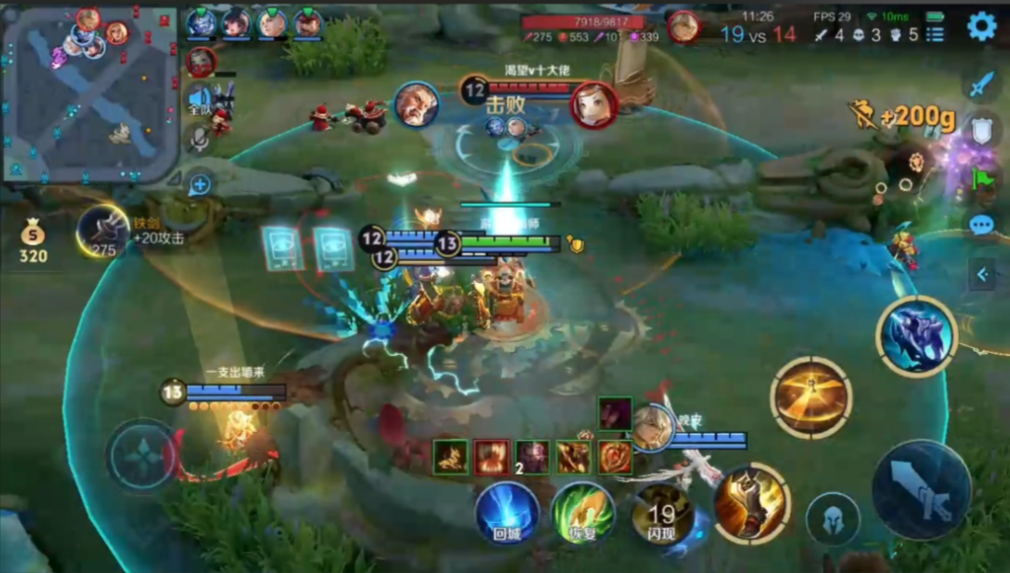
Task: Toggle the 全队 team voice speaker
Action: [199, 100]
